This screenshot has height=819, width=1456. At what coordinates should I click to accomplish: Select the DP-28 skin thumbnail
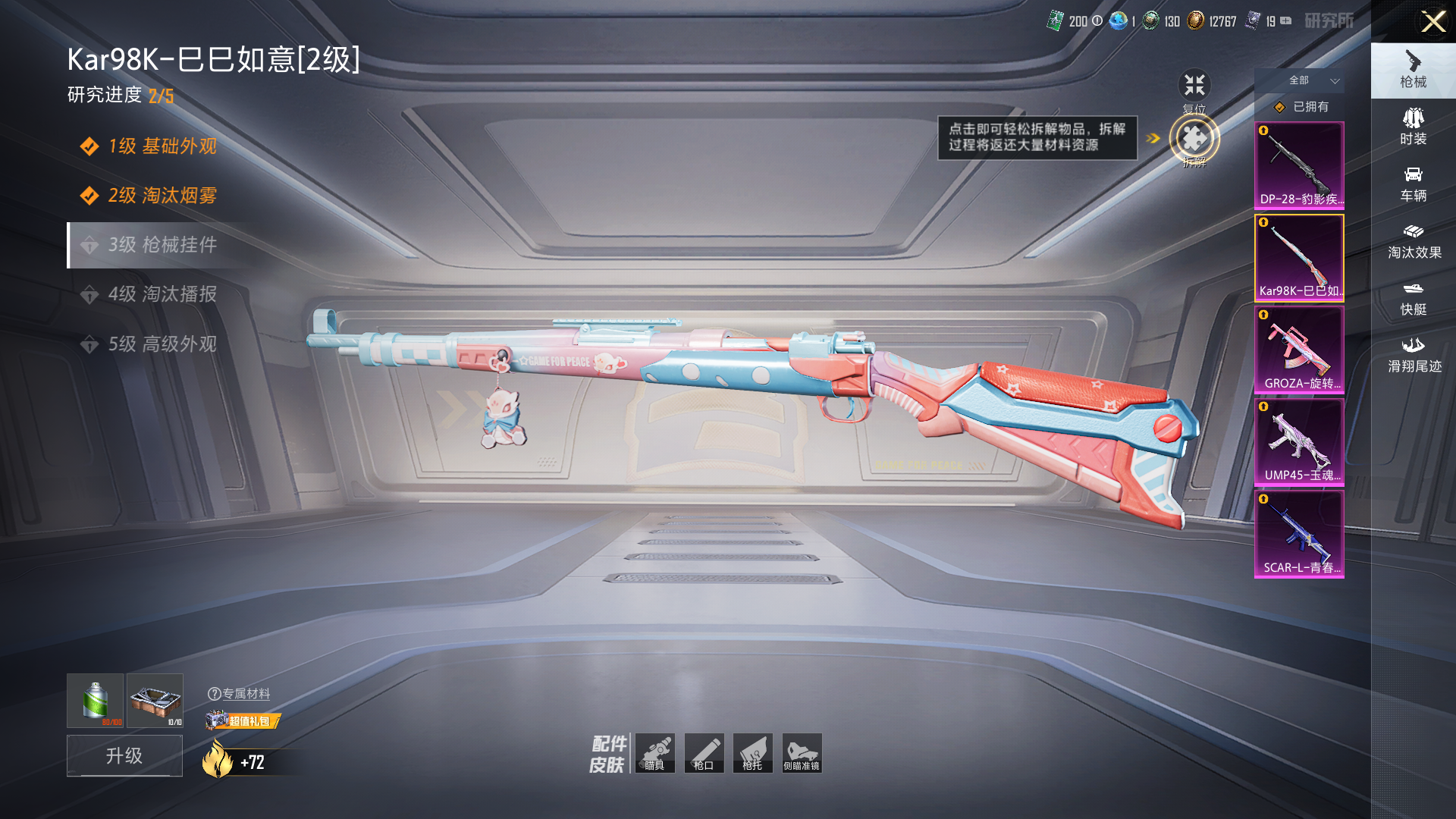(1299, 165)
